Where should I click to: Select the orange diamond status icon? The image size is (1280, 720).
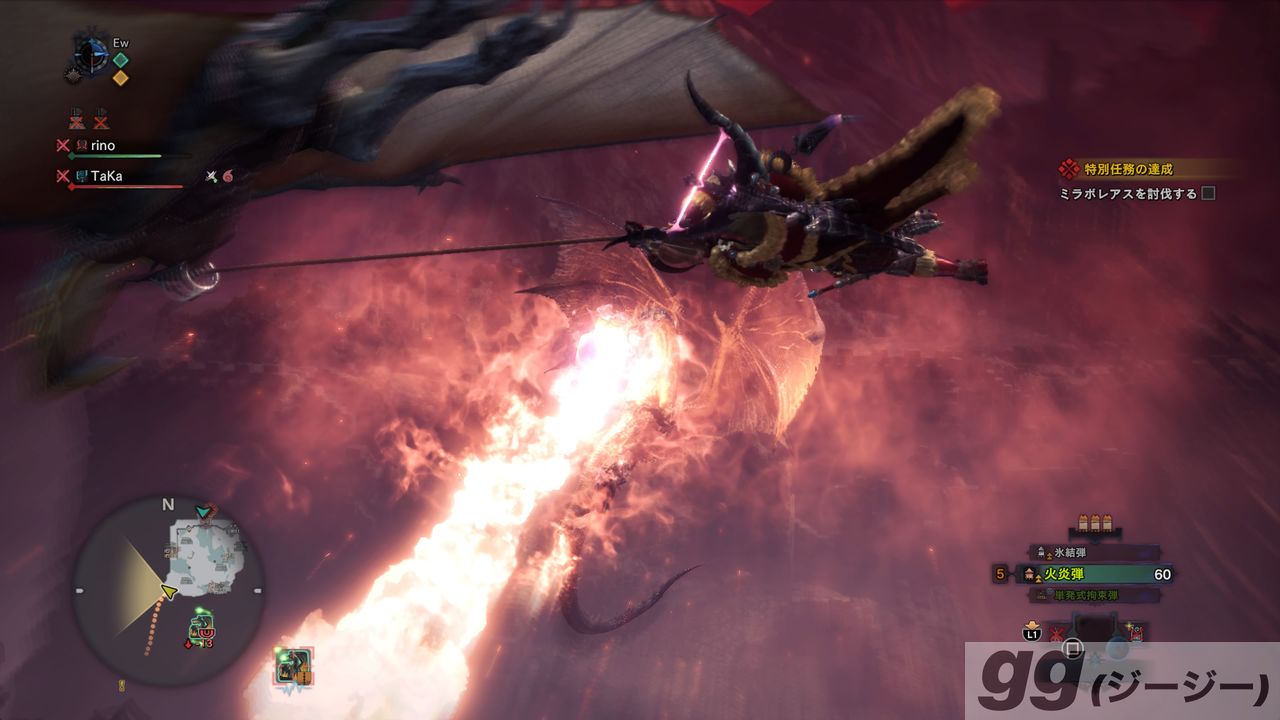(x=121, y=76)
